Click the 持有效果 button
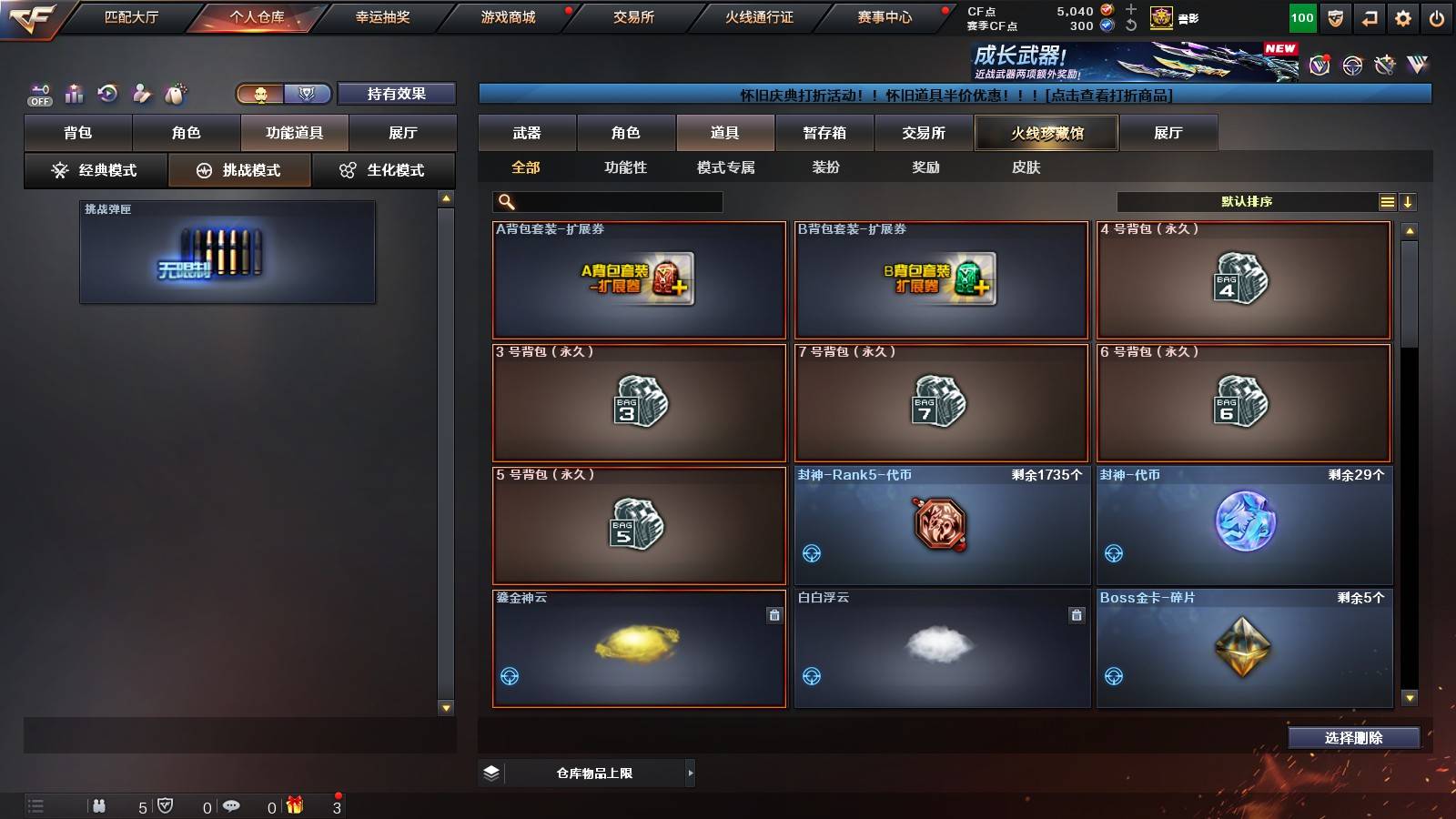1456x819 pixels. click(395, 94)
